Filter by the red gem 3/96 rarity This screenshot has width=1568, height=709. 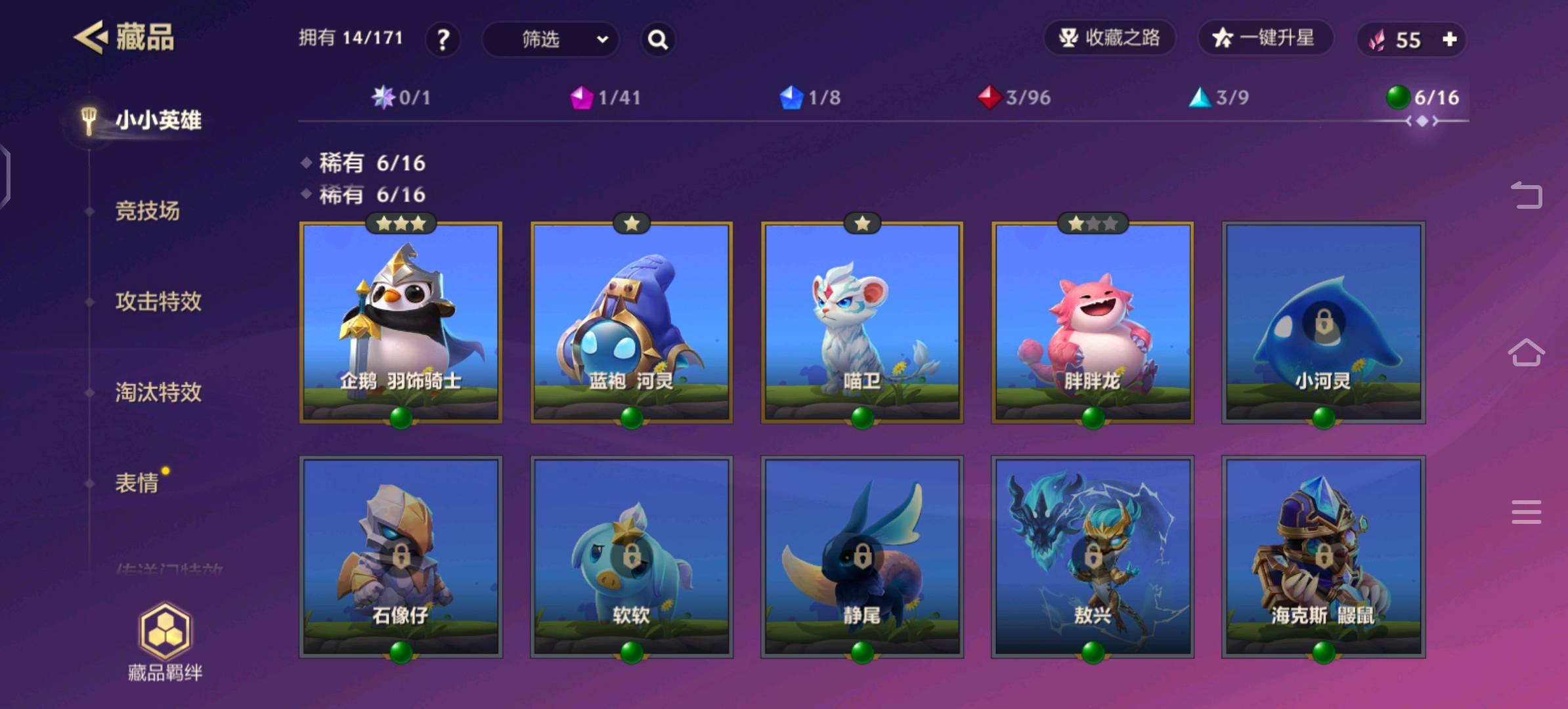1014,98
